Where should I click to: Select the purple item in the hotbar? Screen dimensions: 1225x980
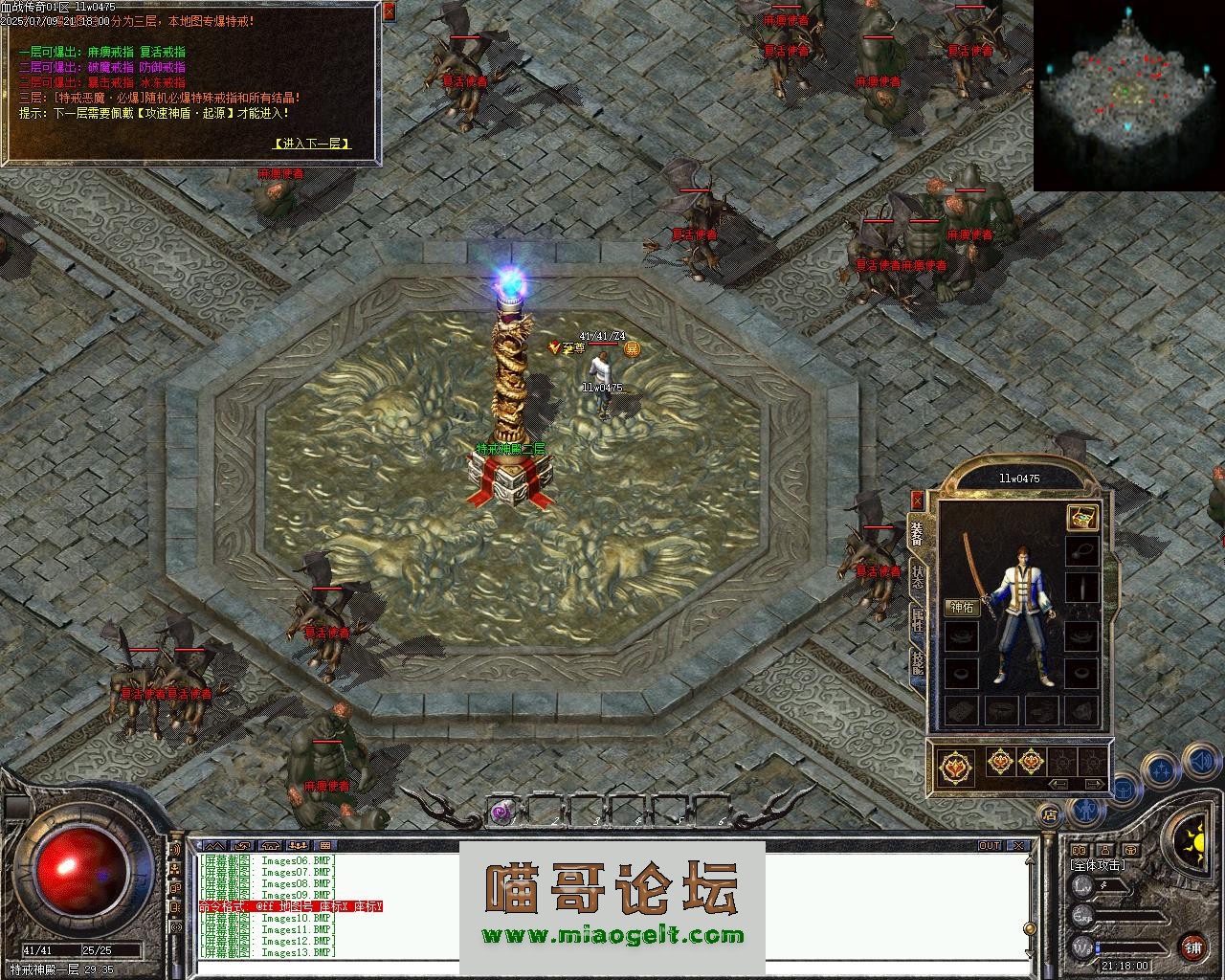click(x=501, y=813)
